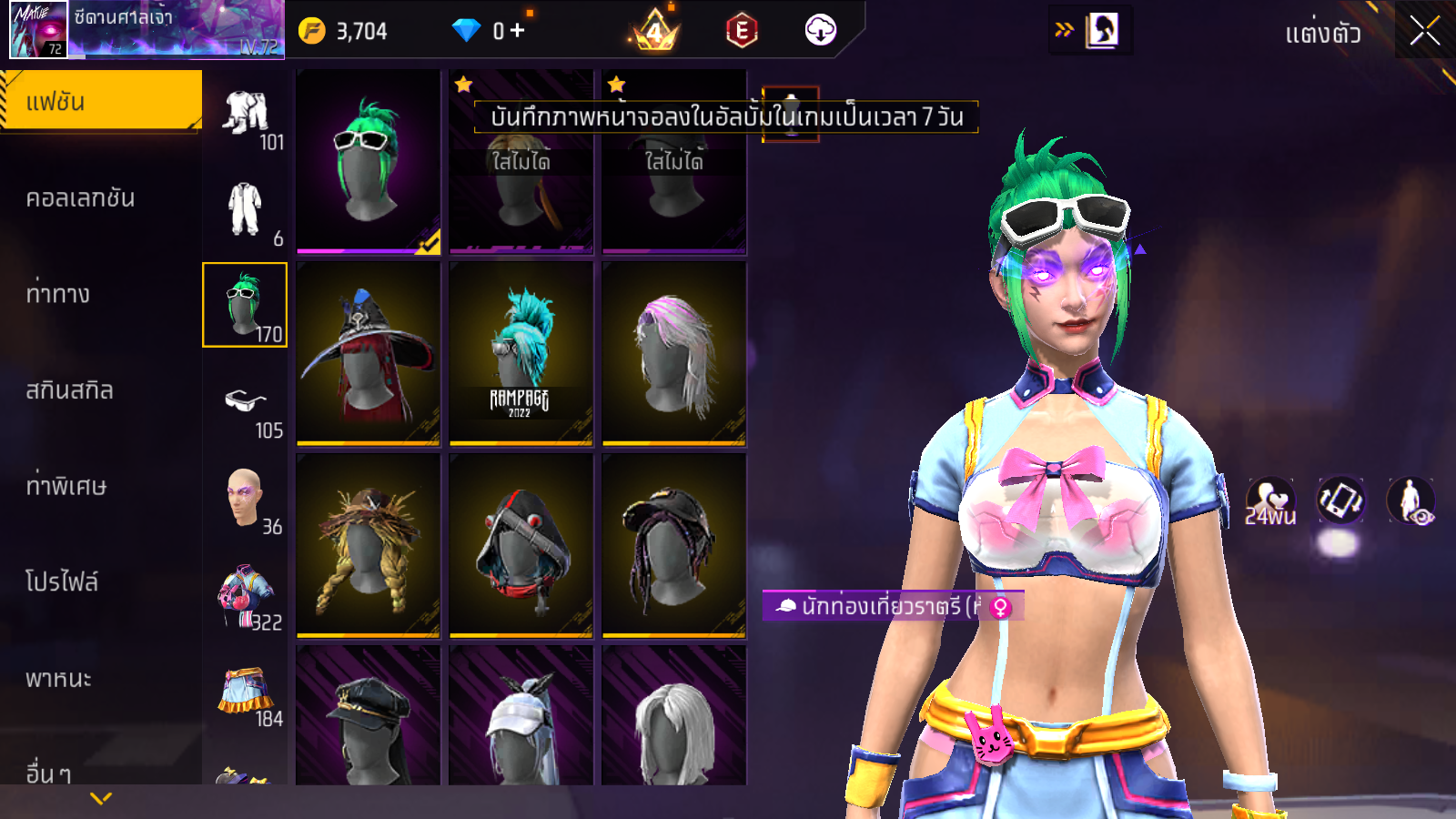Open the face category with 36 items

coord(246,500)
